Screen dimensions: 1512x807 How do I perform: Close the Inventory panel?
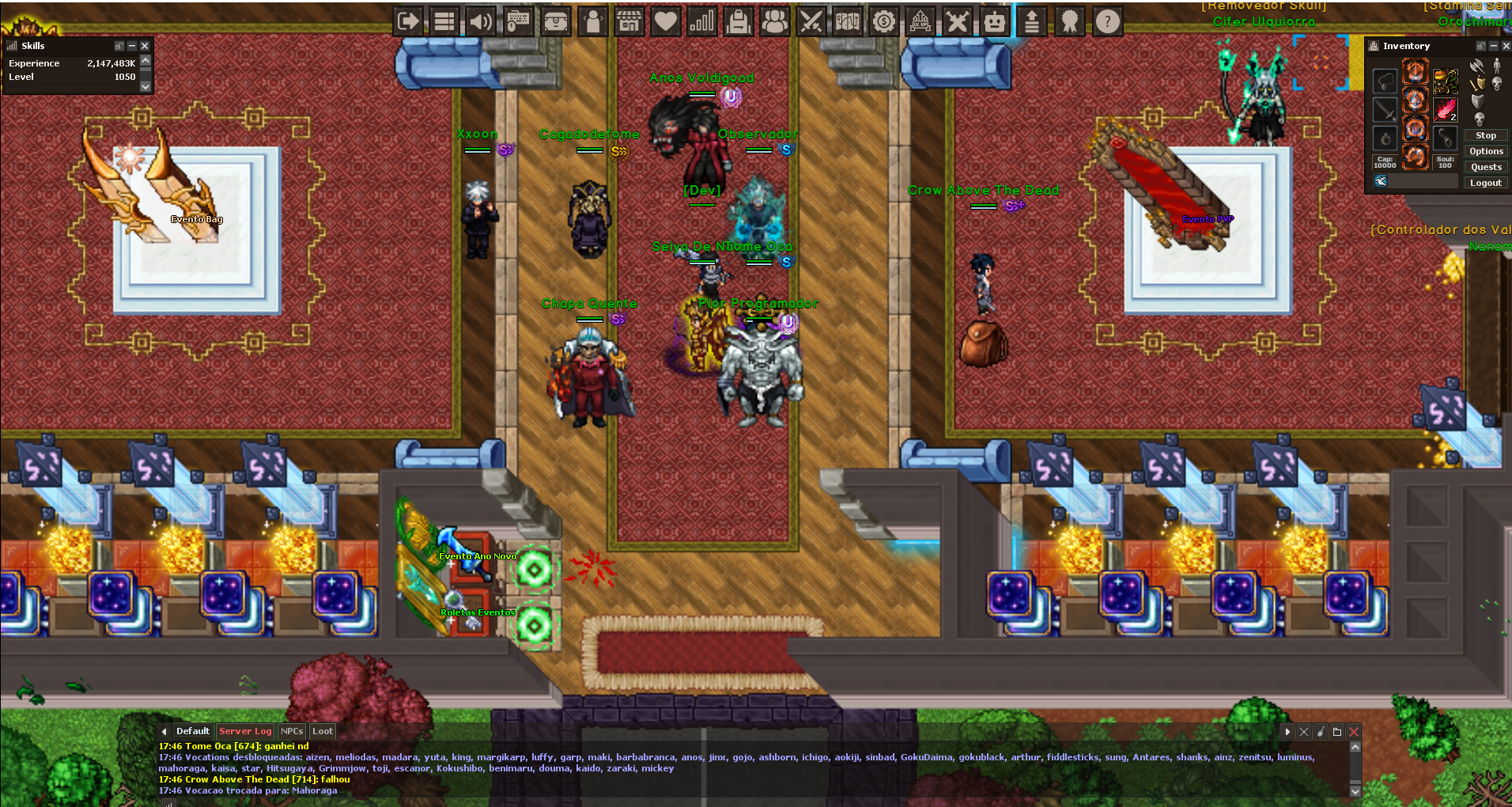tap(1506, 46)
